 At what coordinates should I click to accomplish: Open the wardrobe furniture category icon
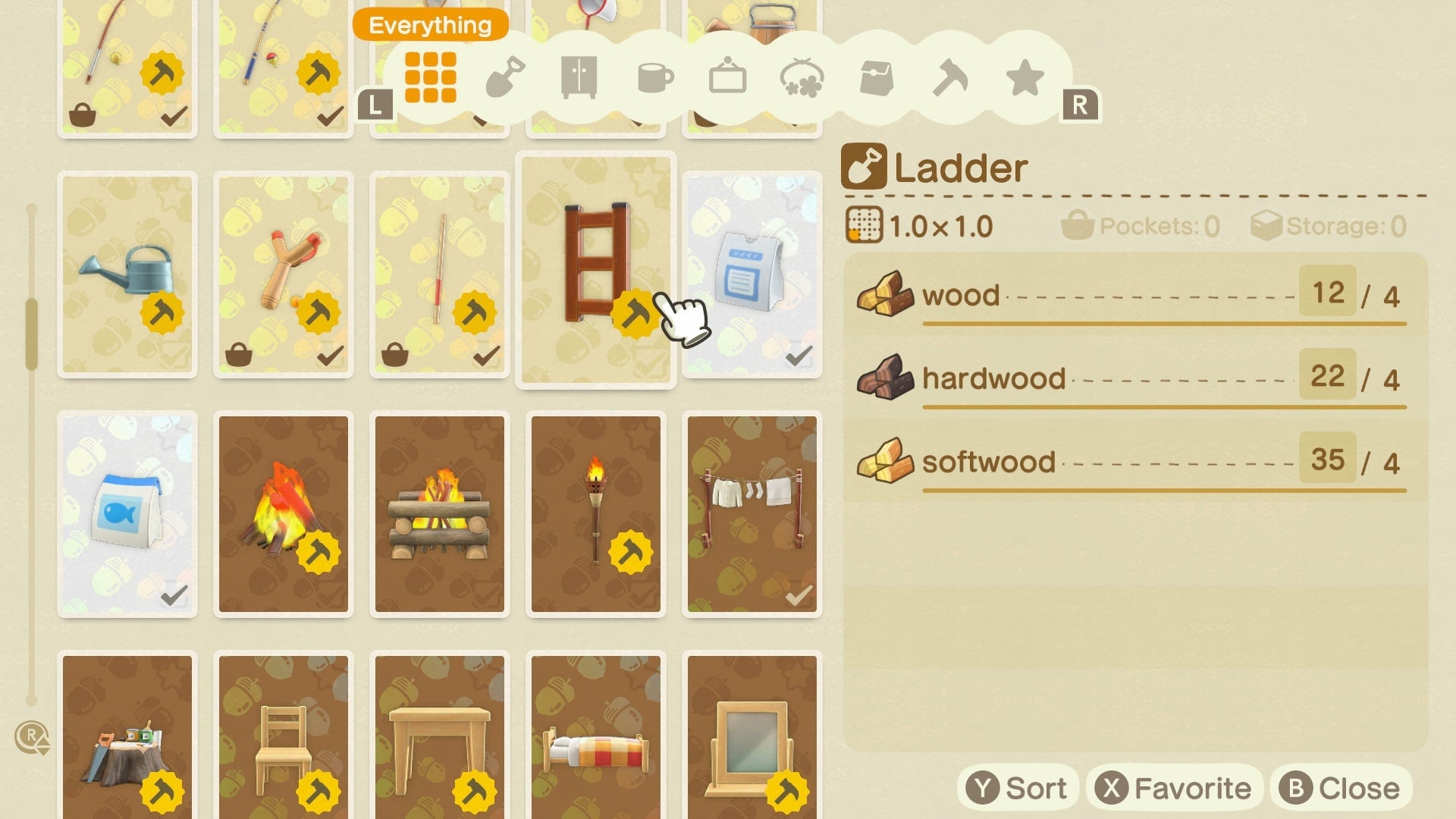[579, 76]
